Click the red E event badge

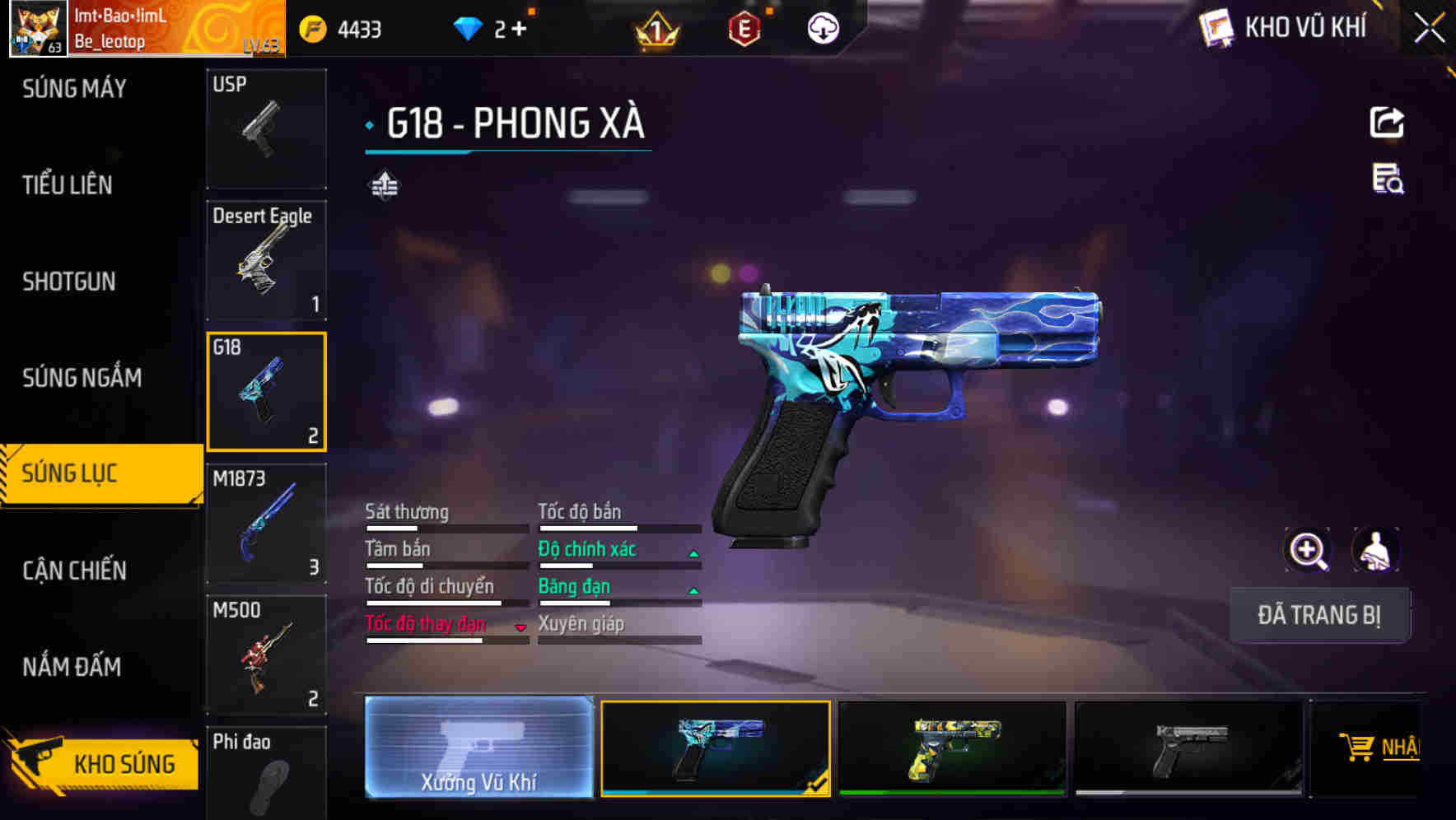744,30
